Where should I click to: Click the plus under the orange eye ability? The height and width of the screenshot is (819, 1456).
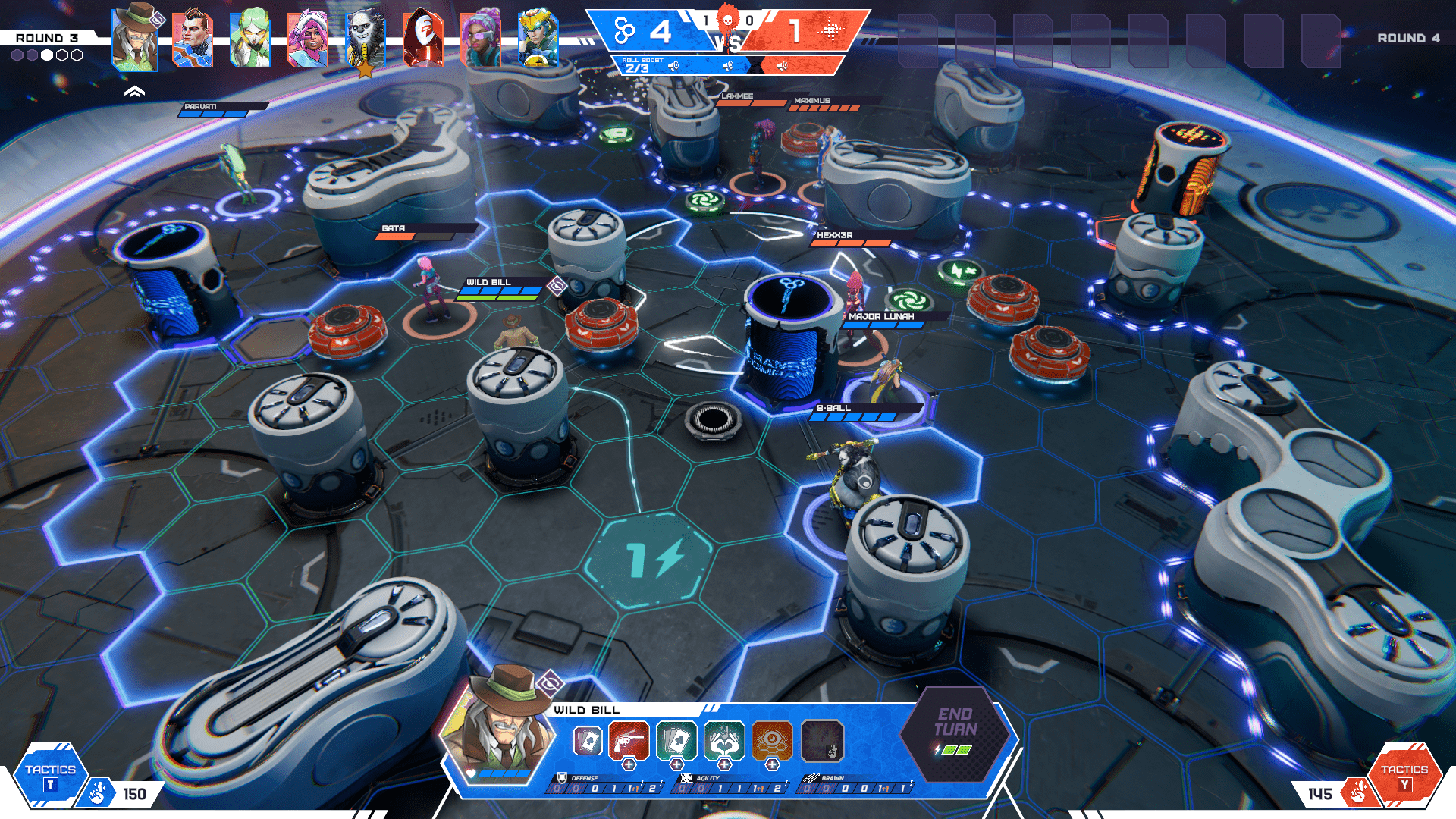772,765
